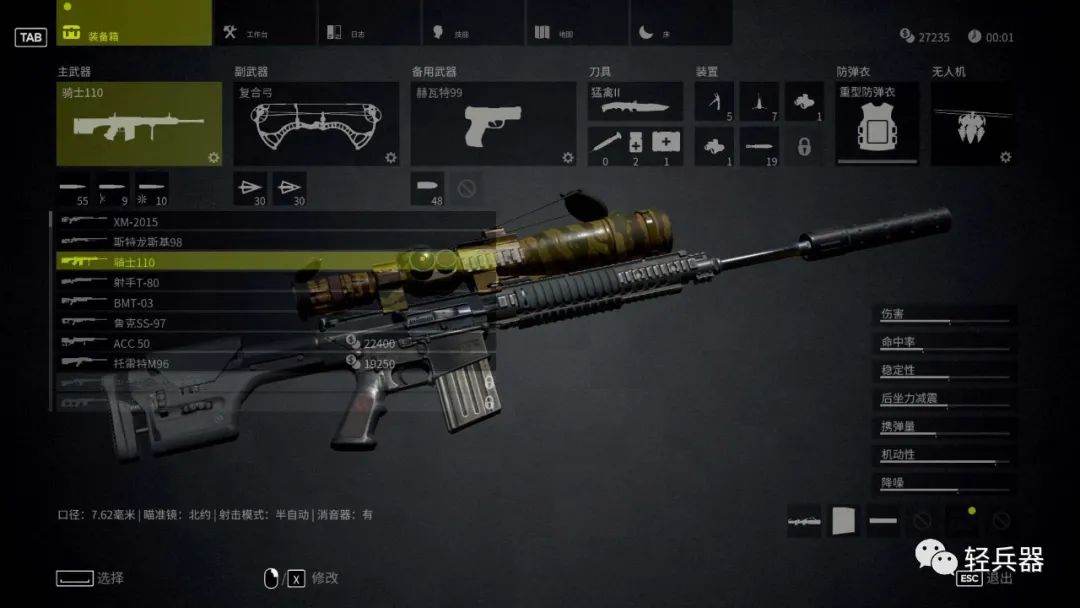
Task: Open the gear icon on 骑士110 slot
Action: pyautogui.click(x=213, y=158)
